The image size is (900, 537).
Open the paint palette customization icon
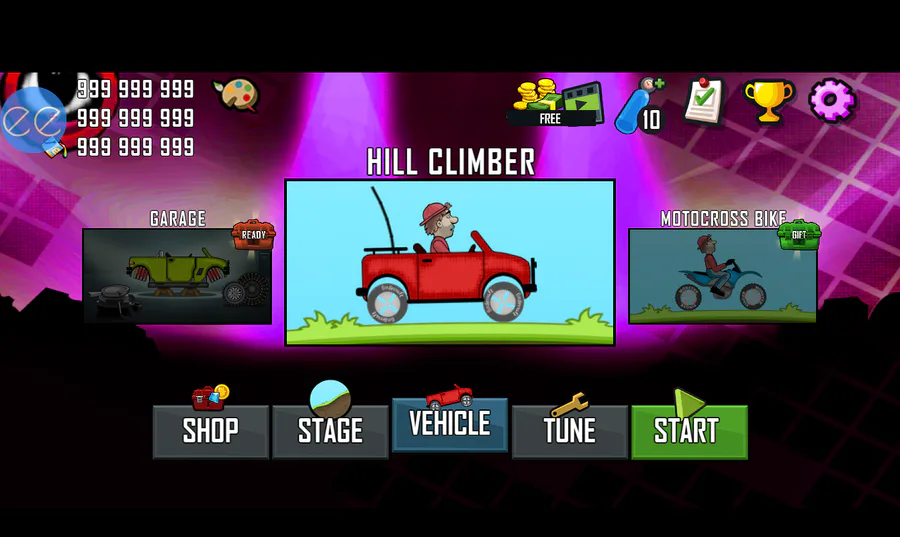(236, 95)
